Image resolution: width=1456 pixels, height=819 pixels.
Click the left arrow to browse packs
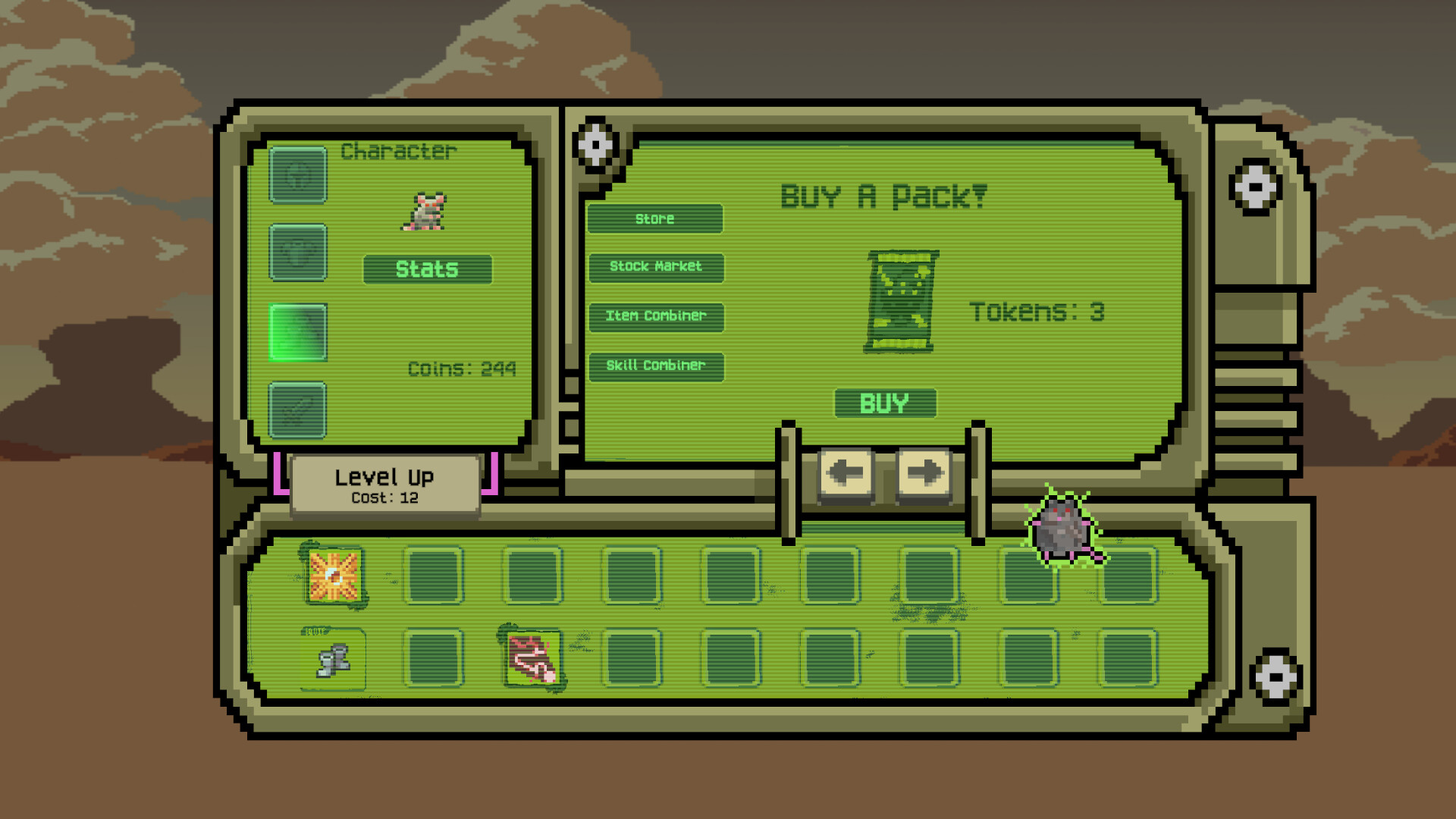coord(844,472)
